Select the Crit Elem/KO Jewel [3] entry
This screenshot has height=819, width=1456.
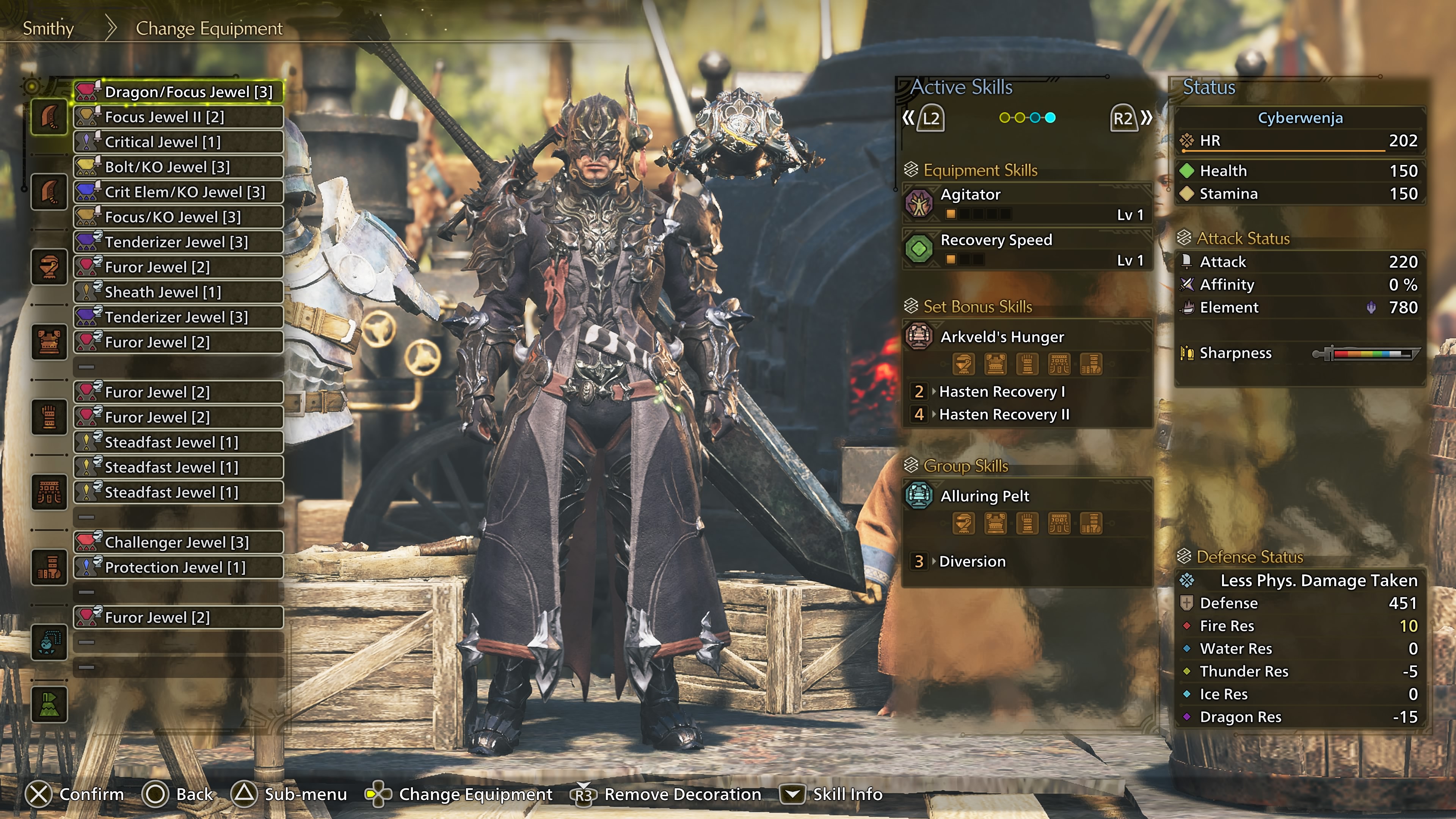click(179, 192)
